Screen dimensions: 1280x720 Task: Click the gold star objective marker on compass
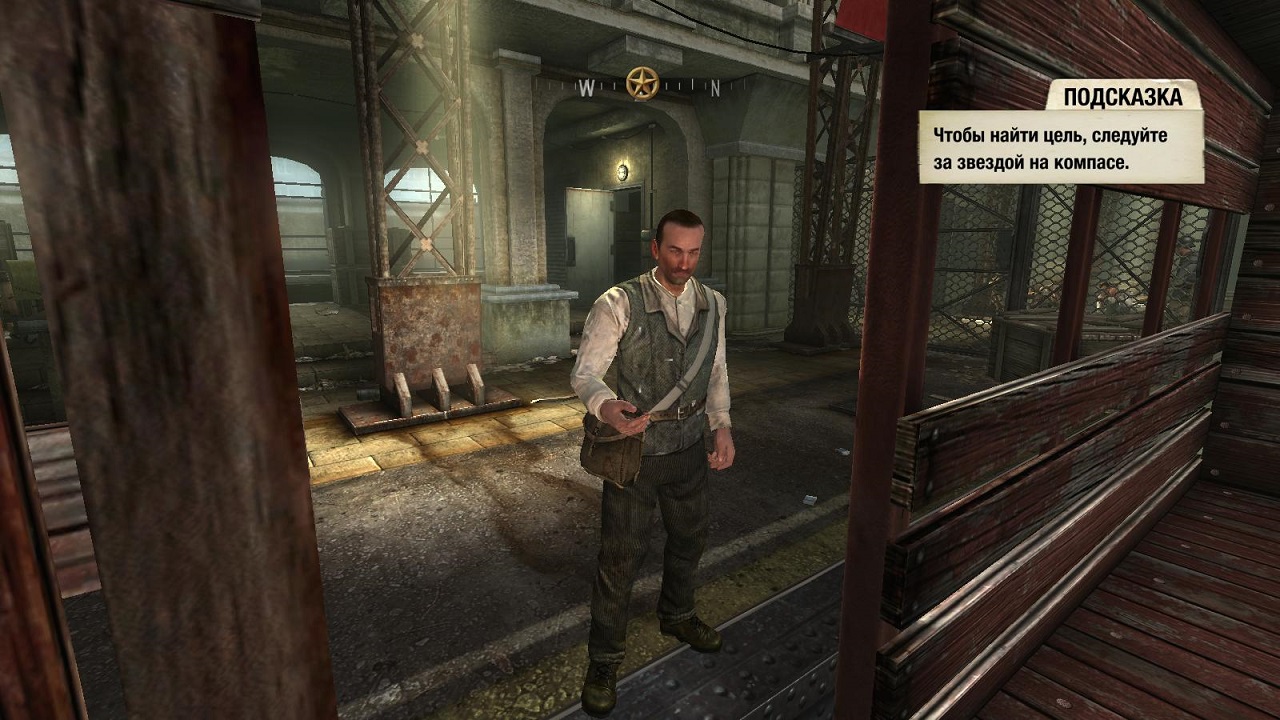click(642, 83)
